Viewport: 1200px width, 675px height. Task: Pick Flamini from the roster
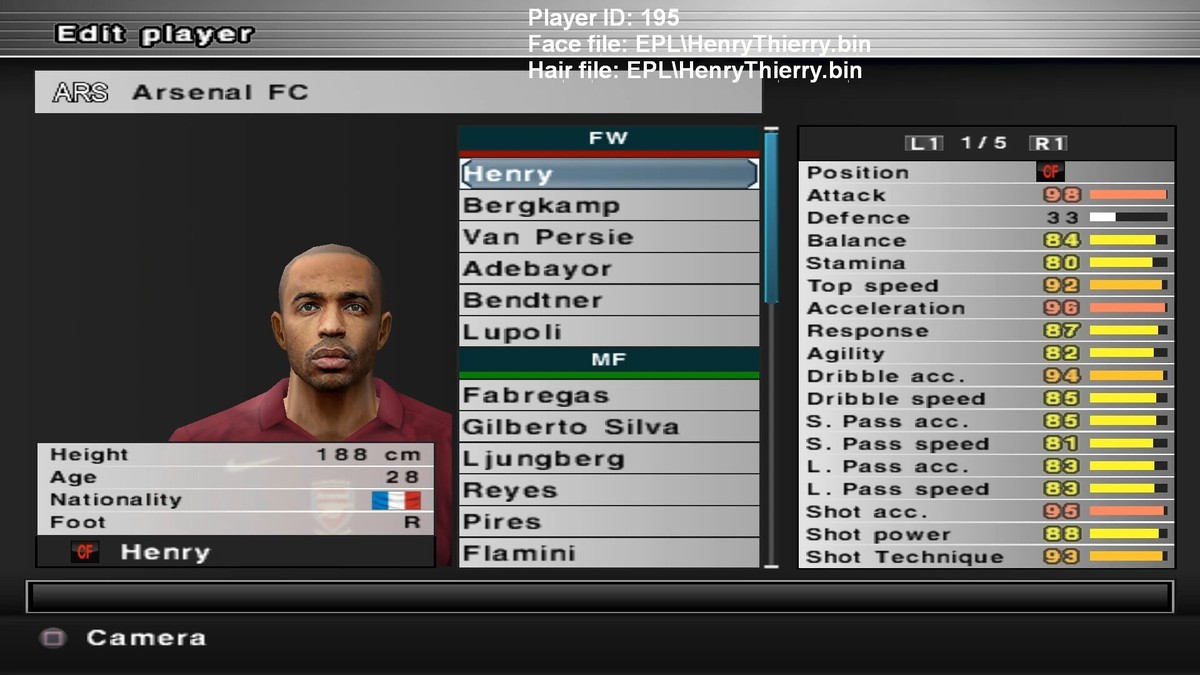[608, 553]
